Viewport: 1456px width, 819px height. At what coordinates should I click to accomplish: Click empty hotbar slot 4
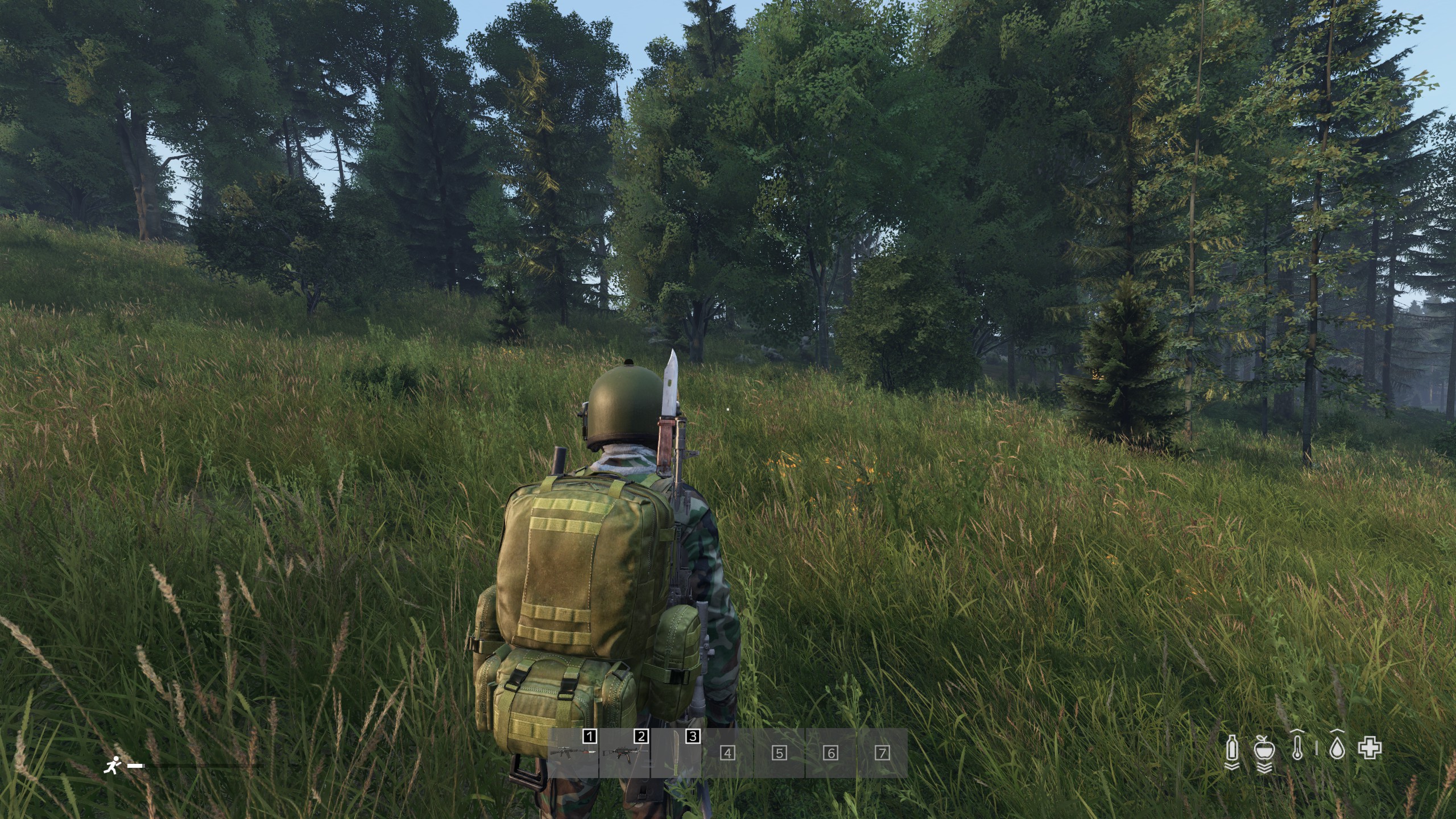[x=727, y=753]
